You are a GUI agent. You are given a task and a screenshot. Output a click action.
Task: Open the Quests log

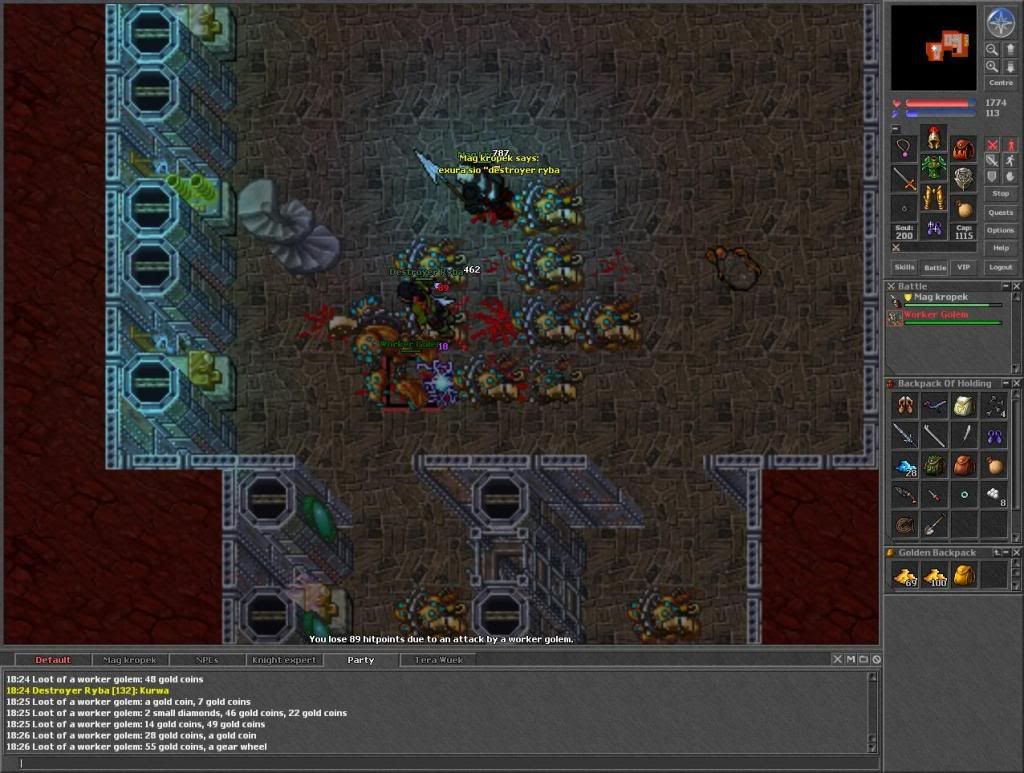[1000, 212]
